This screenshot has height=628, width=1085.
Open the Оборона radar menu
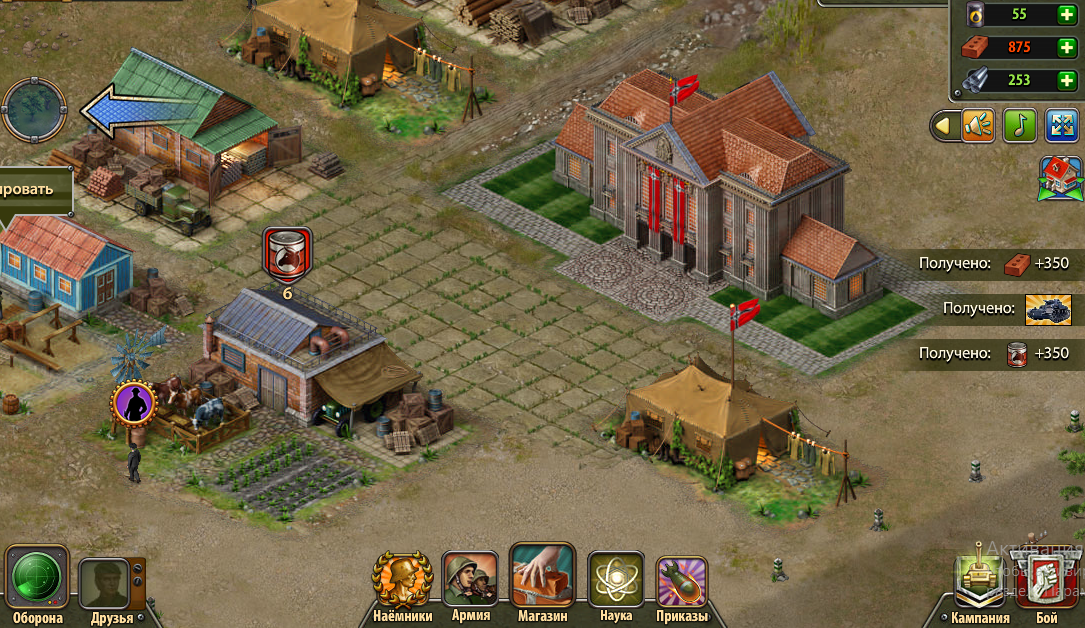(37, 577)
